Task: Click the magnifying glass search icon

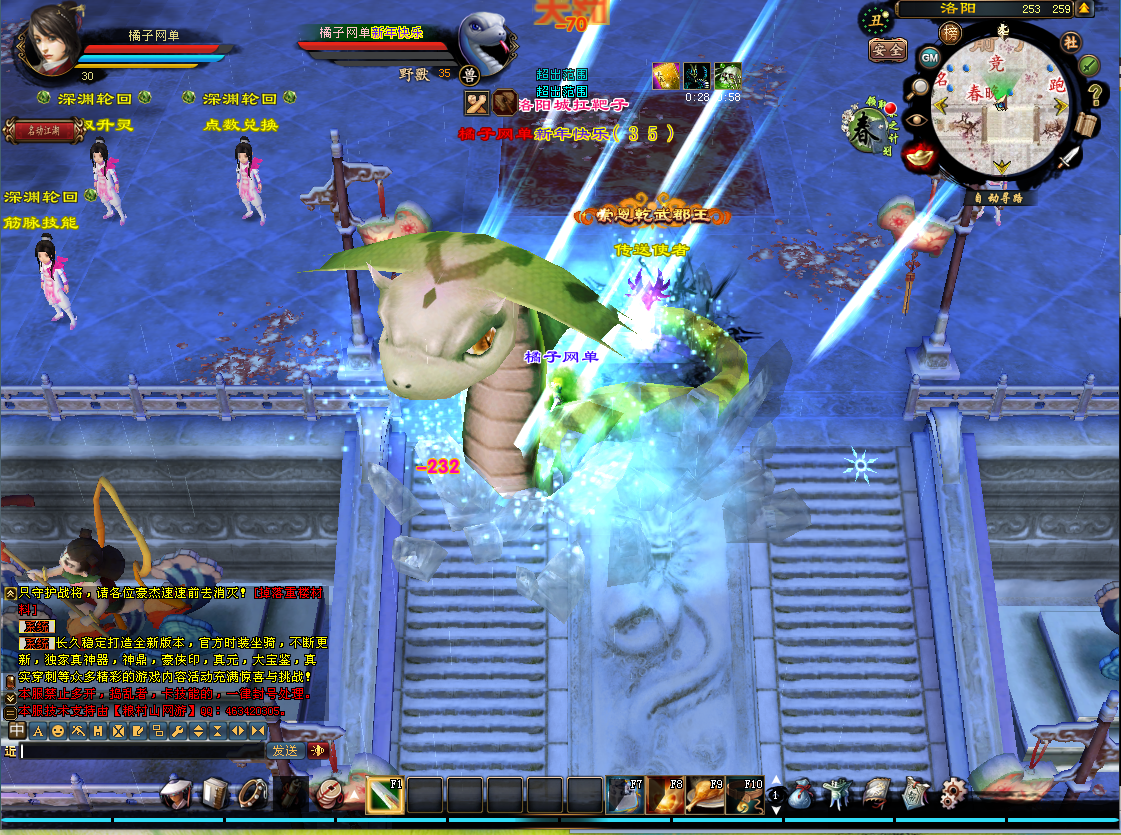Action: 917,88
